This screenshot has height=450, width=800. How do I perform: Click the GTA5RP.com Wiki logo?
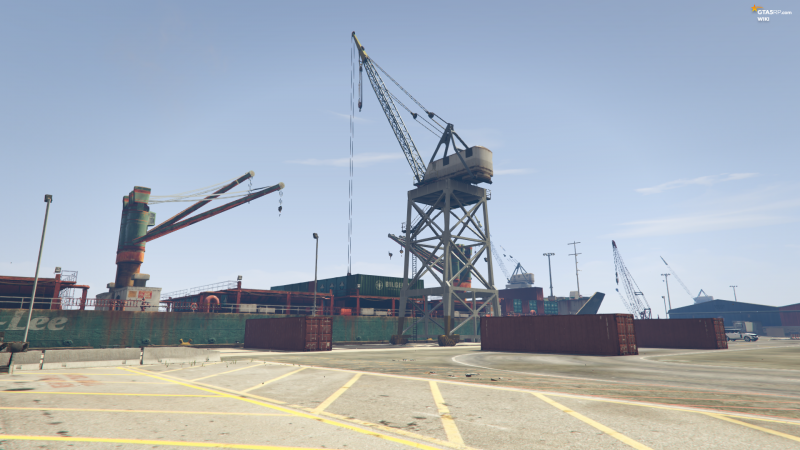[770, 12]
